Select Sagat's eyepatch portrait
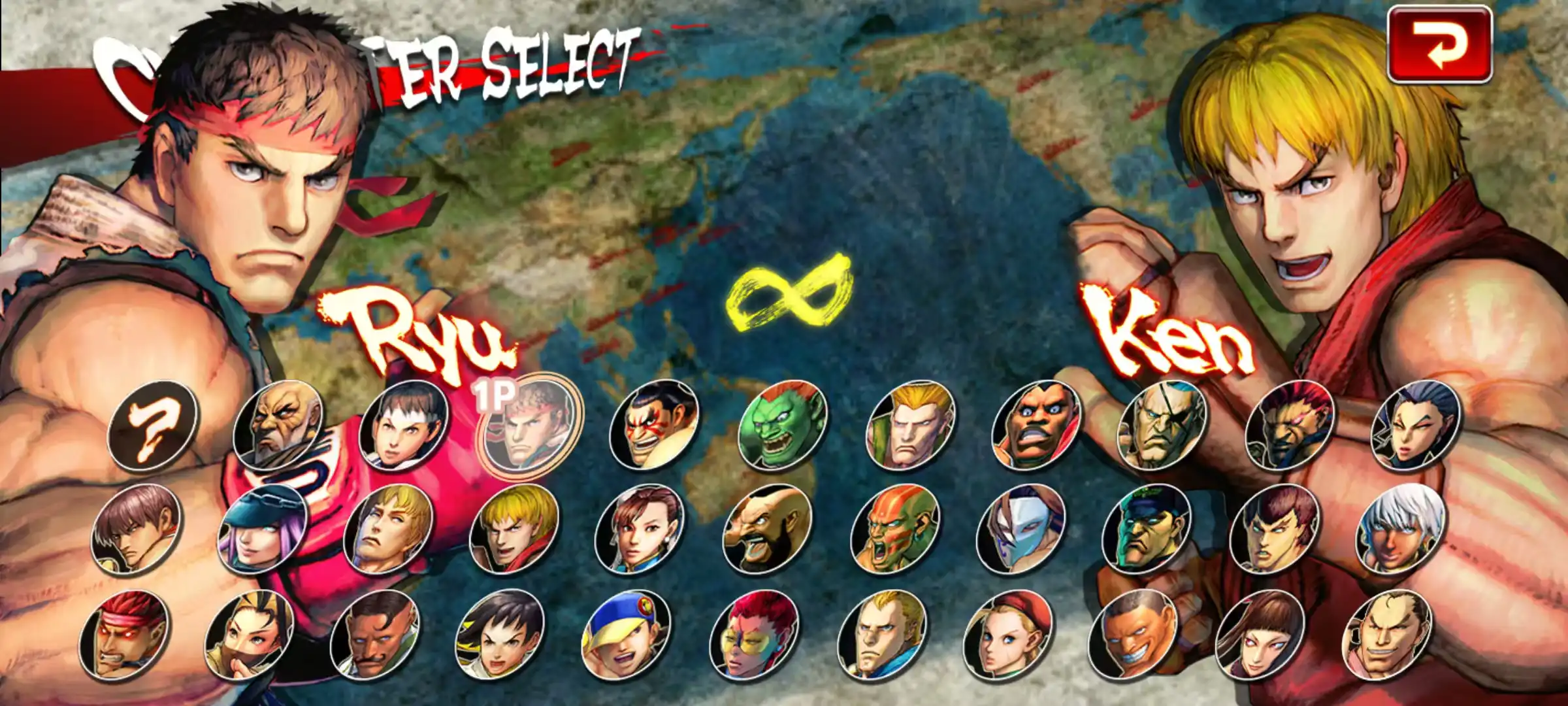 [1162, 425]
